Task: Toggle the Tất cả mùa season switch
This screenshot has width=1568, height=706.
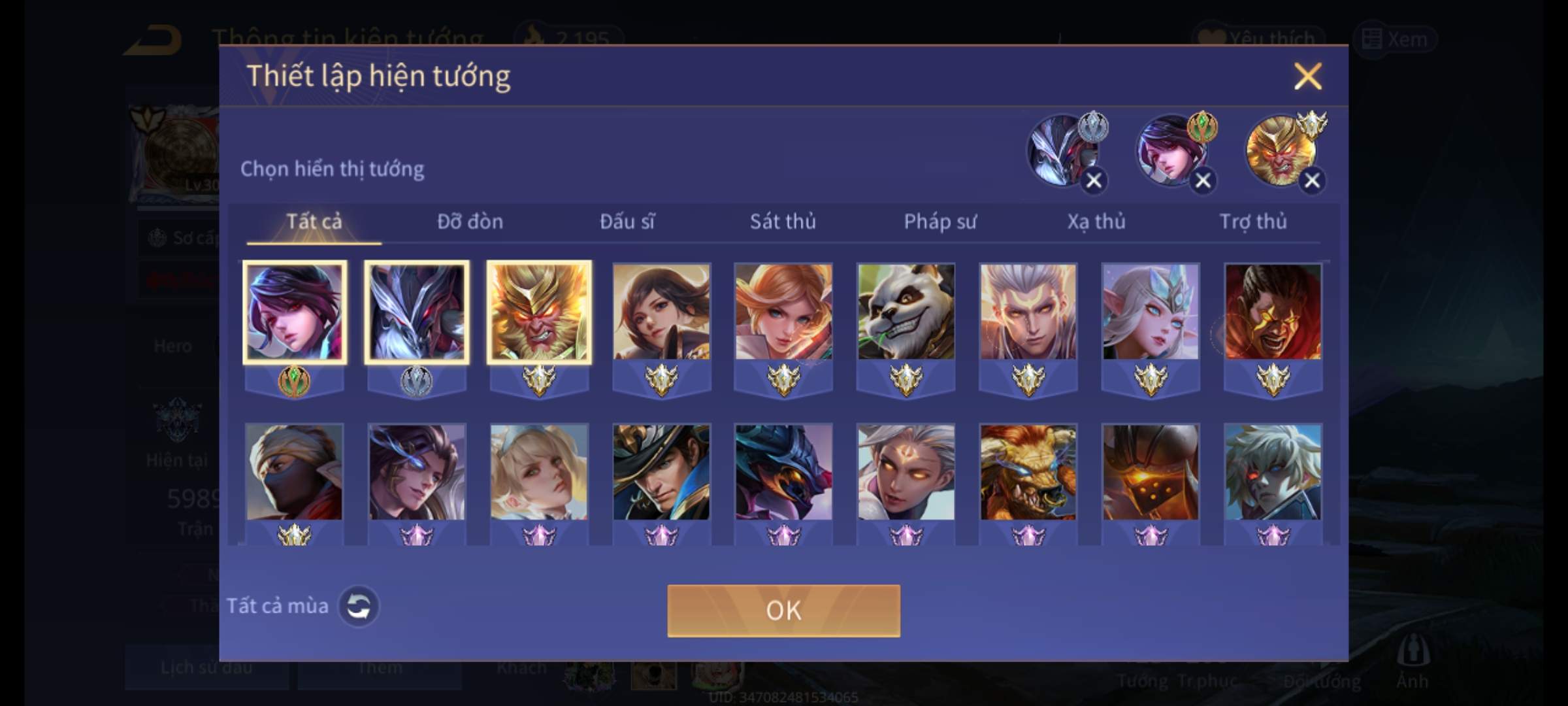Action: coord(358,607)
